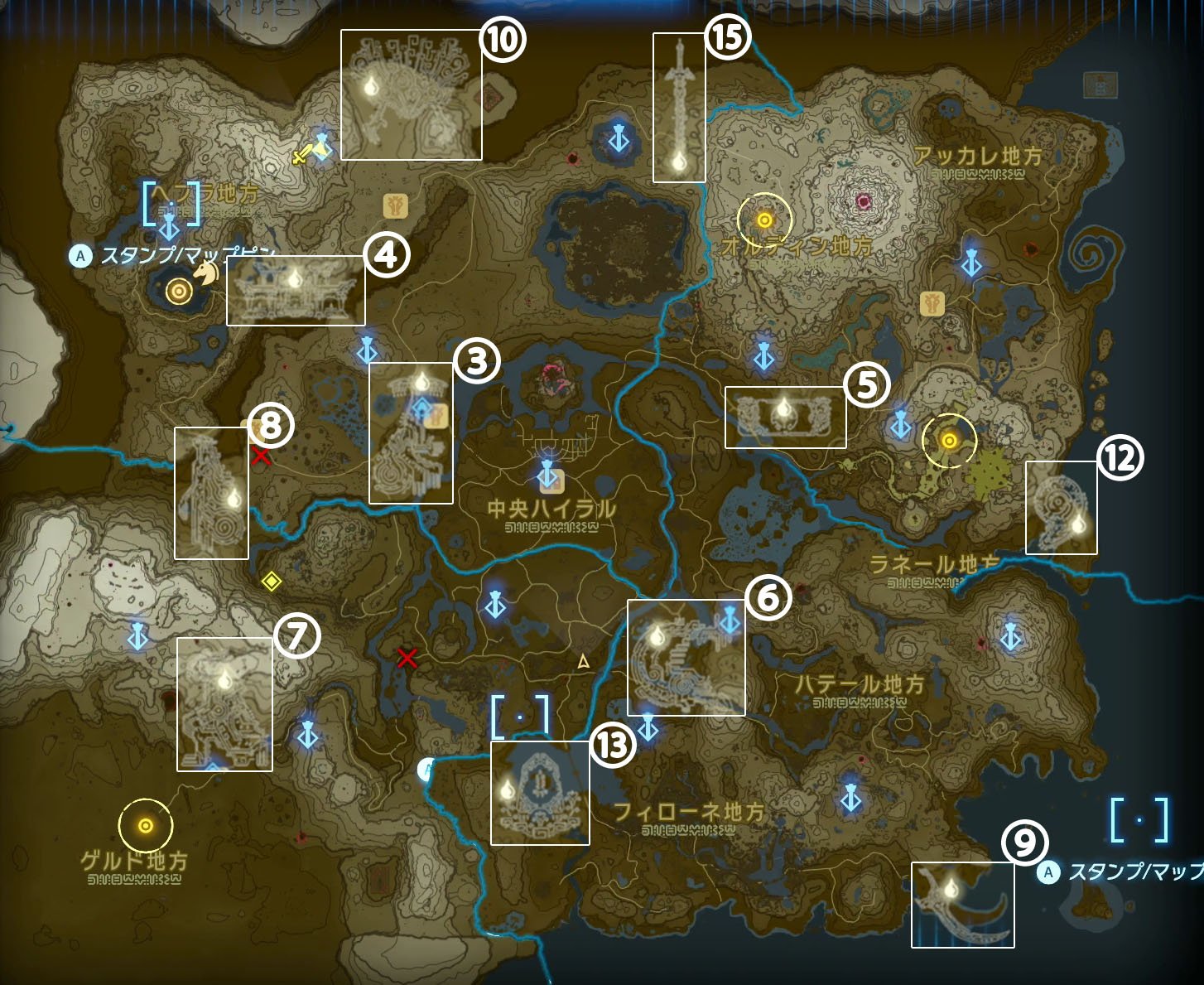Open memory photo 13 thumbnail
Screen dimensions: 1204x985
click(x=540, y=792)
